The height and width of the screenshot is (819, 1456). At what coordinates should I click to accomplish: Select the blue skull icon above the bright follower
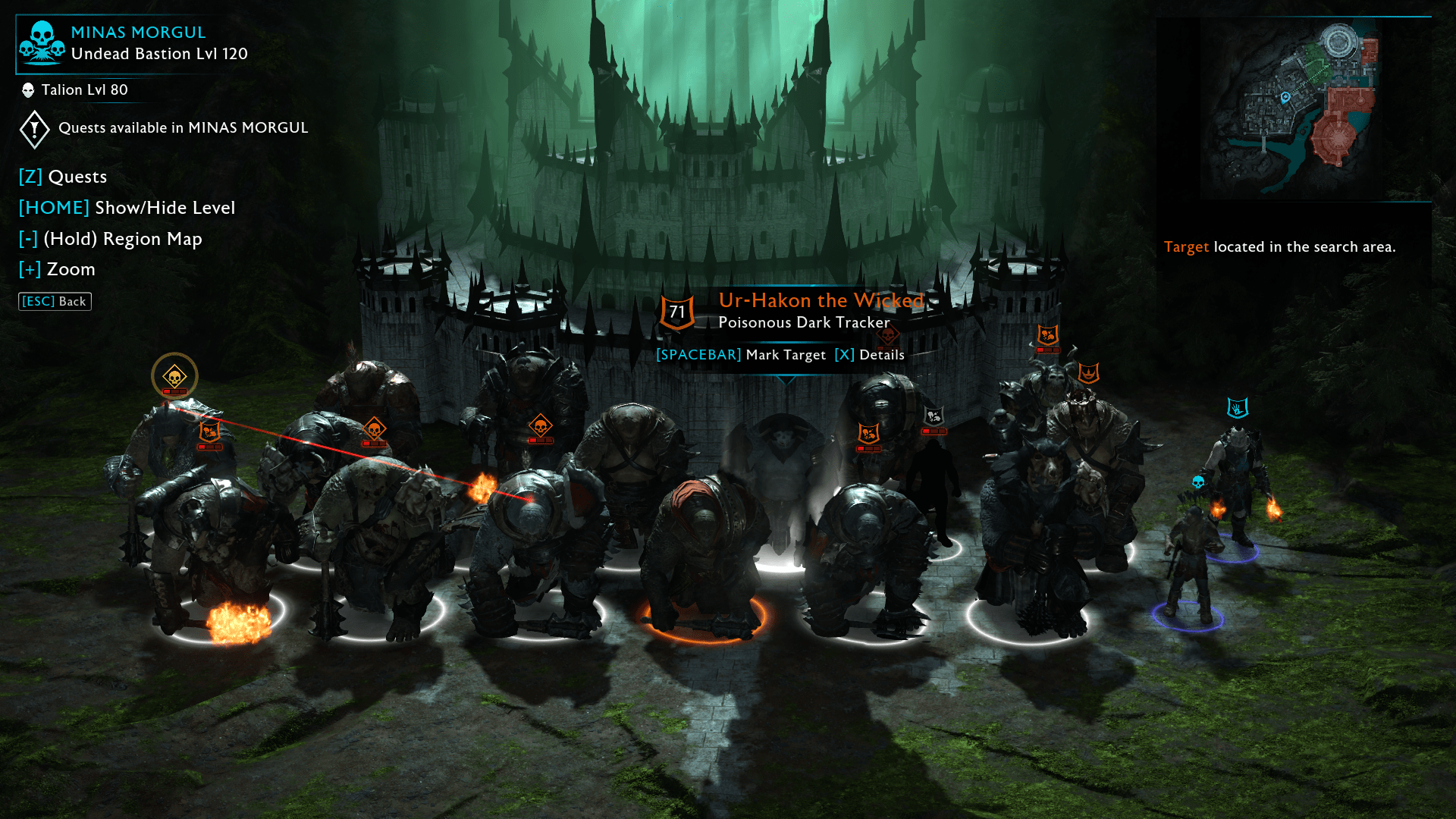pyautogui.click(x=1199, y=480)
